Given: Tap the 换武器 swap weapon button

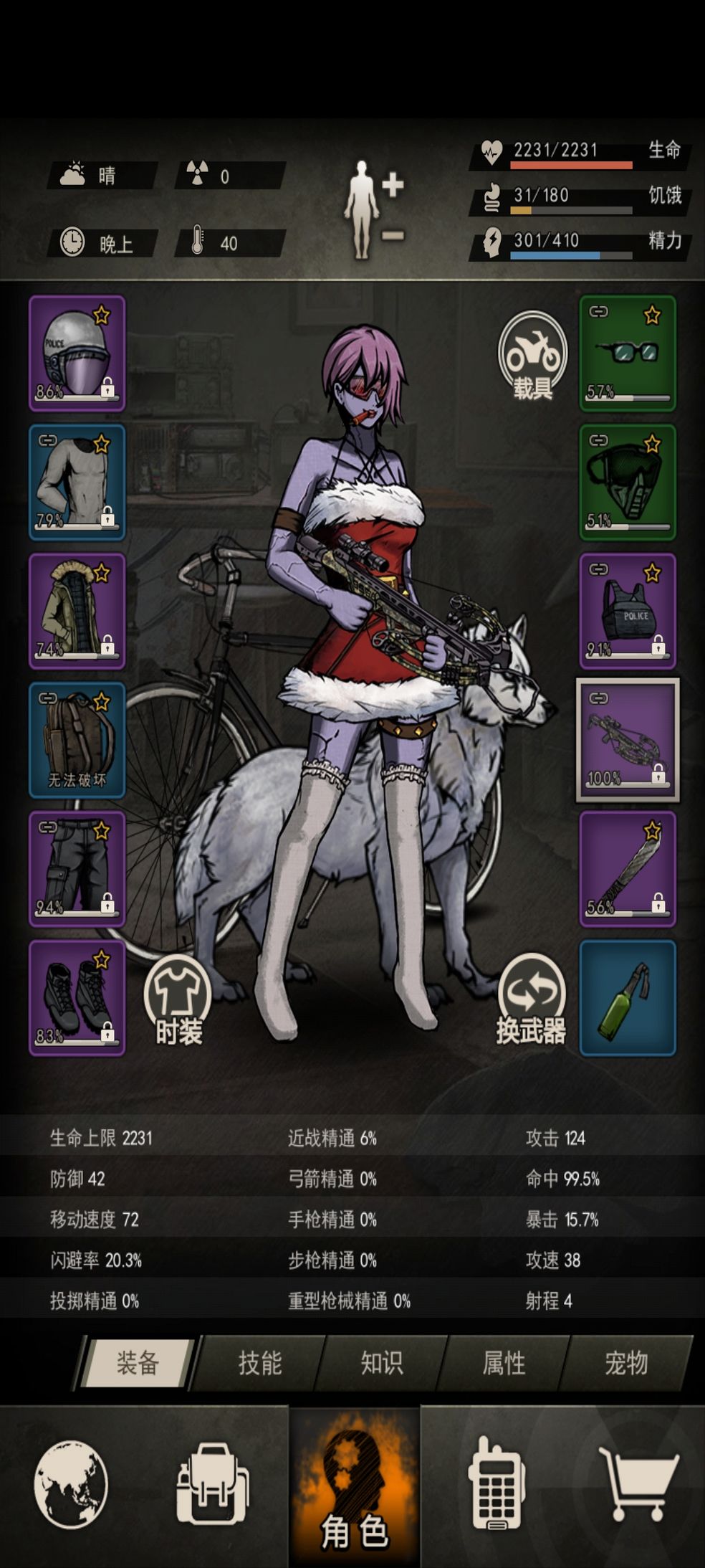Looking at the screenshot, I should (532, 998).
